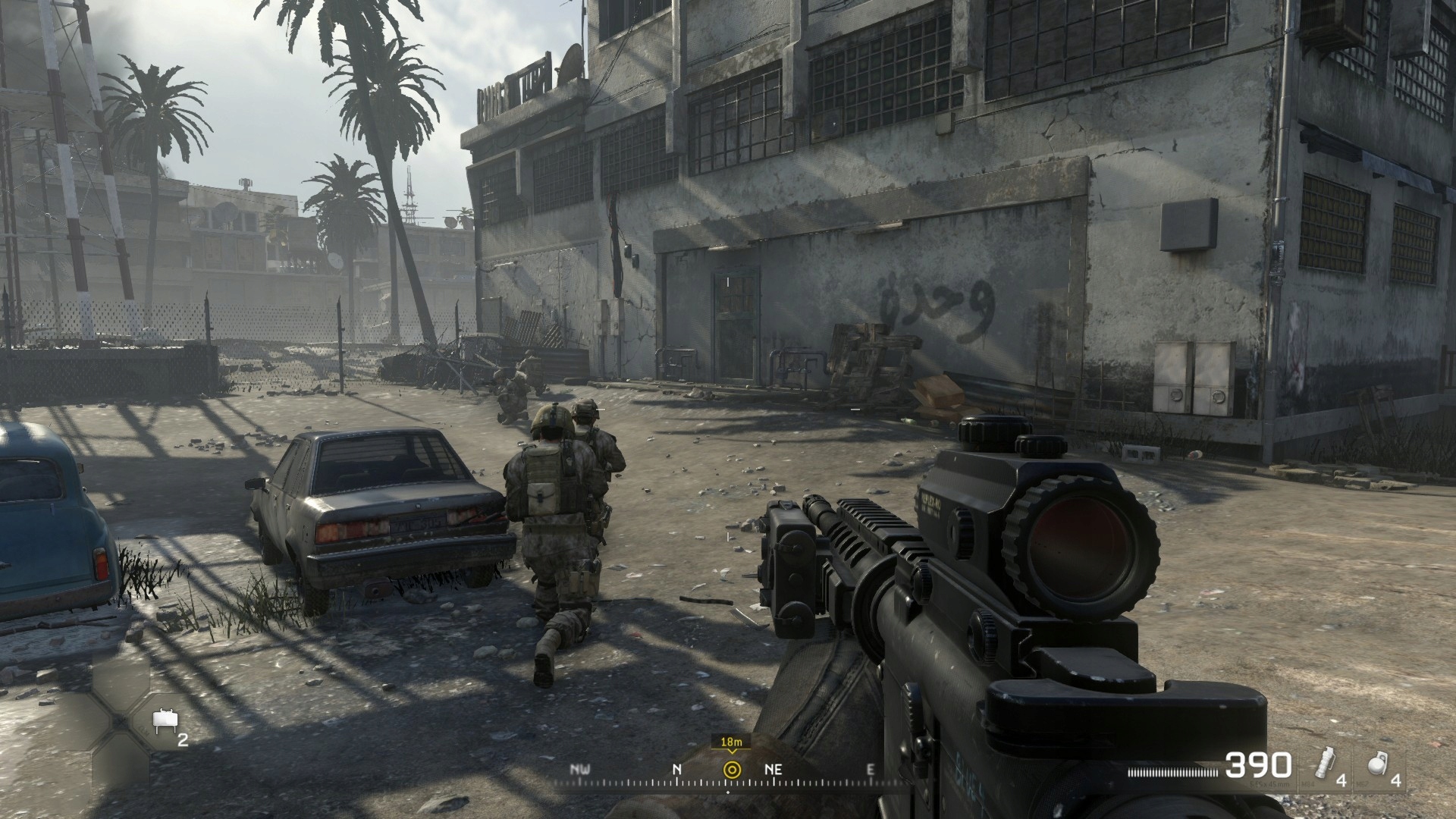Screen dimensions: 1456x819
Task: Click the 5.45x45mm caliber label
Action: pos(1269,784)
